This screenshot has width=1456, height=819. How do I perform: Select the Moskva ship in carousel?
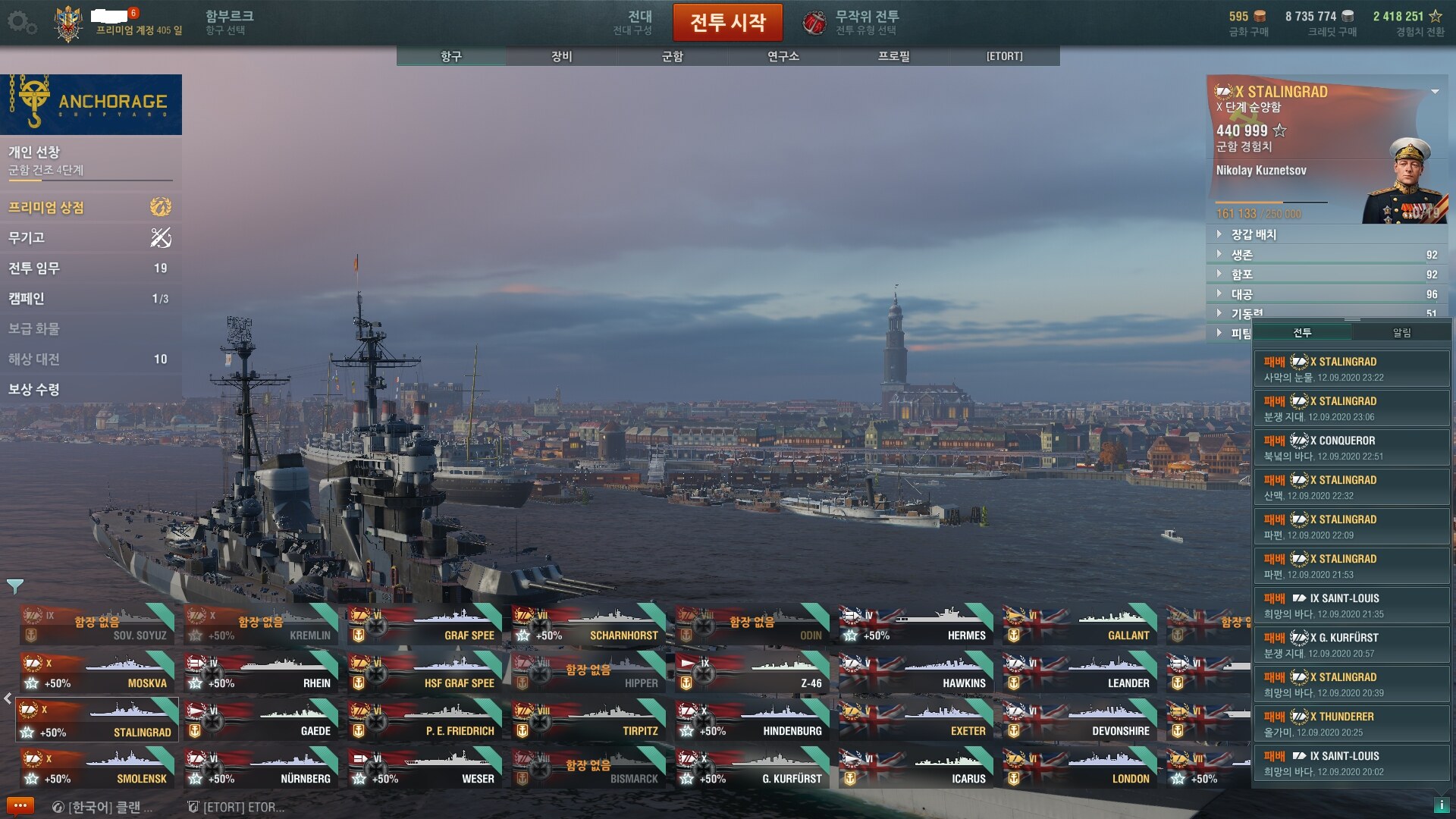pyautogui.click(x=98, y=673)
